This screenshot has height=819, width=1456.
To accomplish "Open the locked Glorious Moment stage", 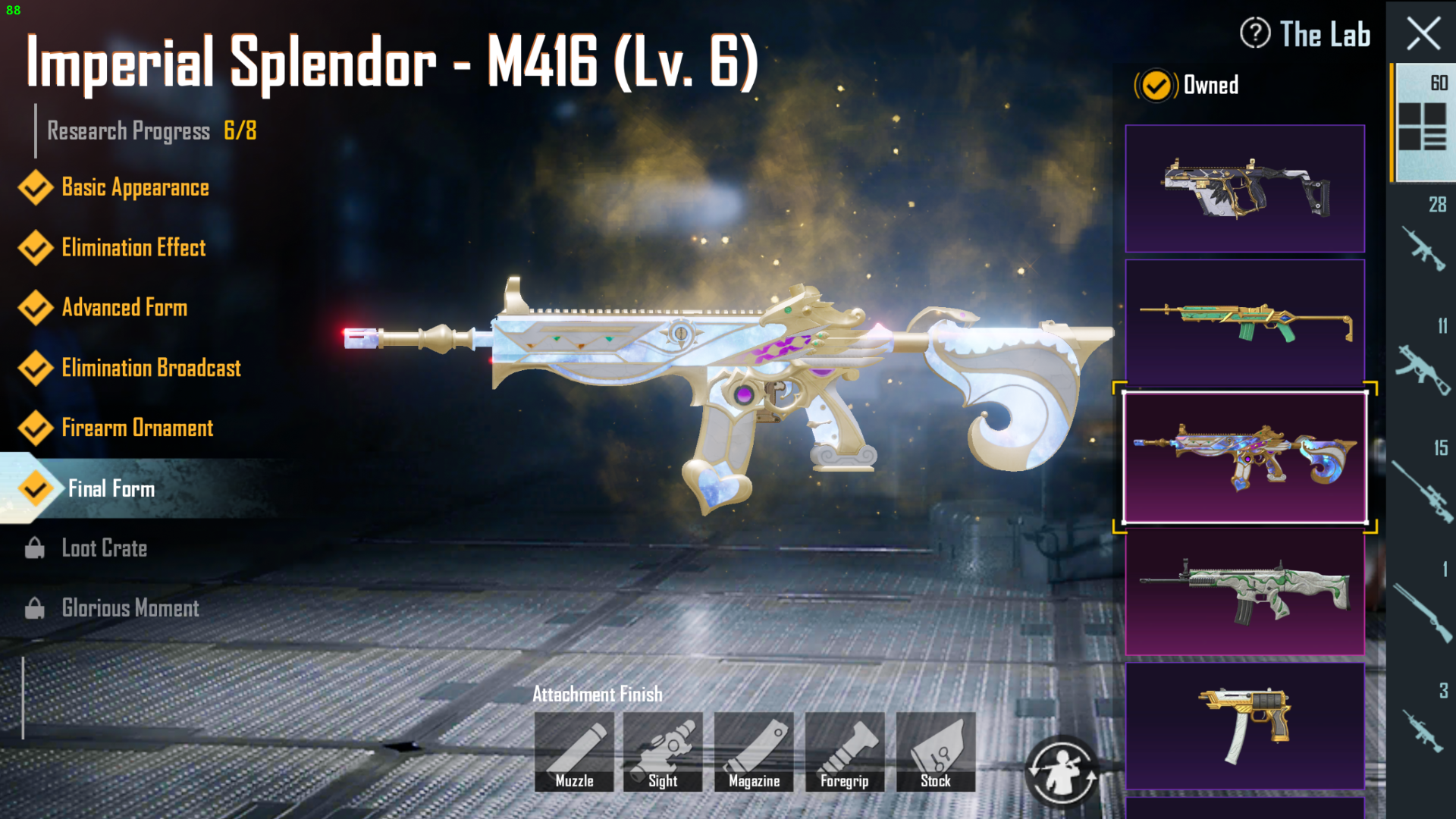I will point(130,608).
